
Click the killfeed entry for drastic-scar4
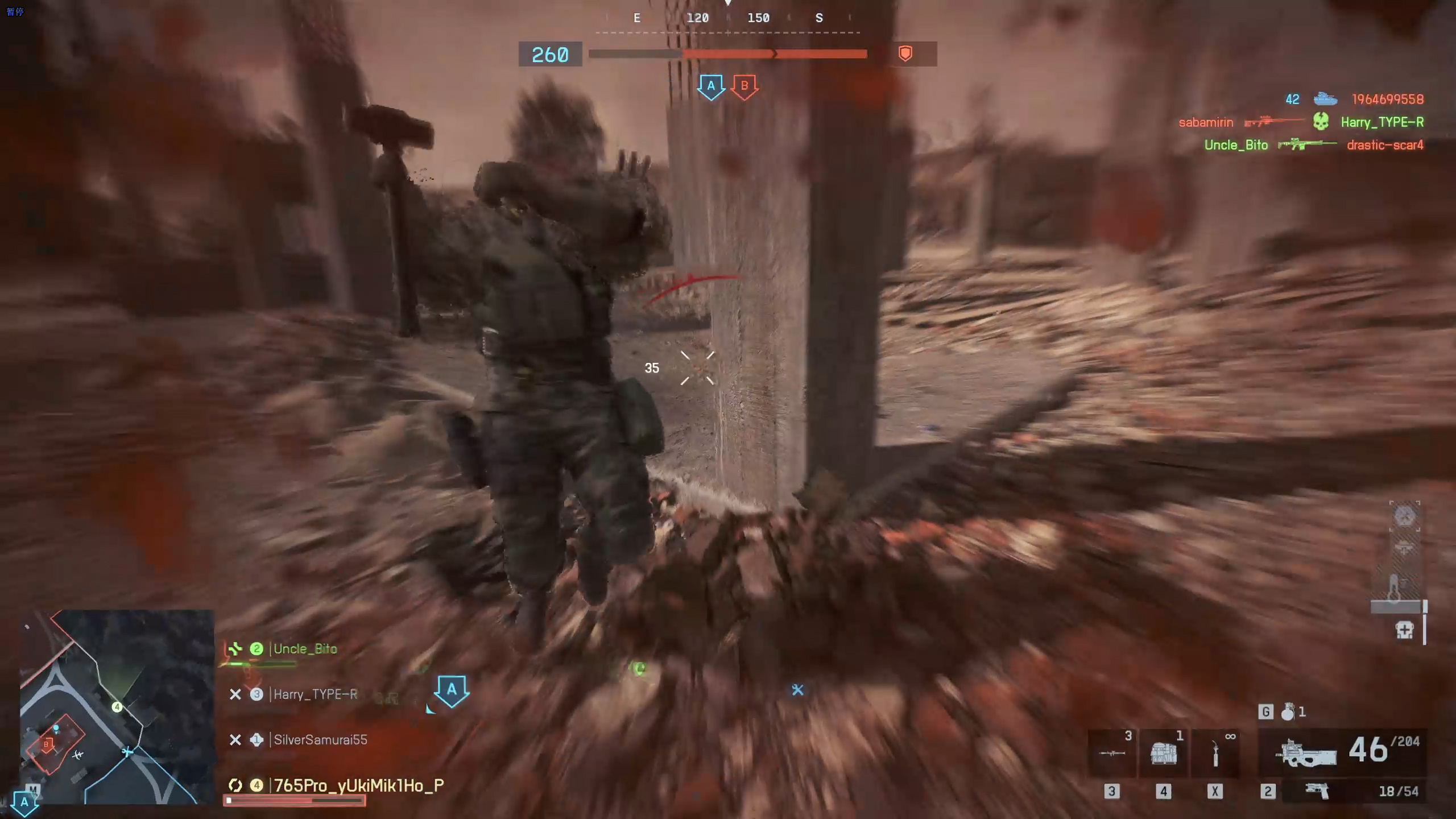[1384, 145]
